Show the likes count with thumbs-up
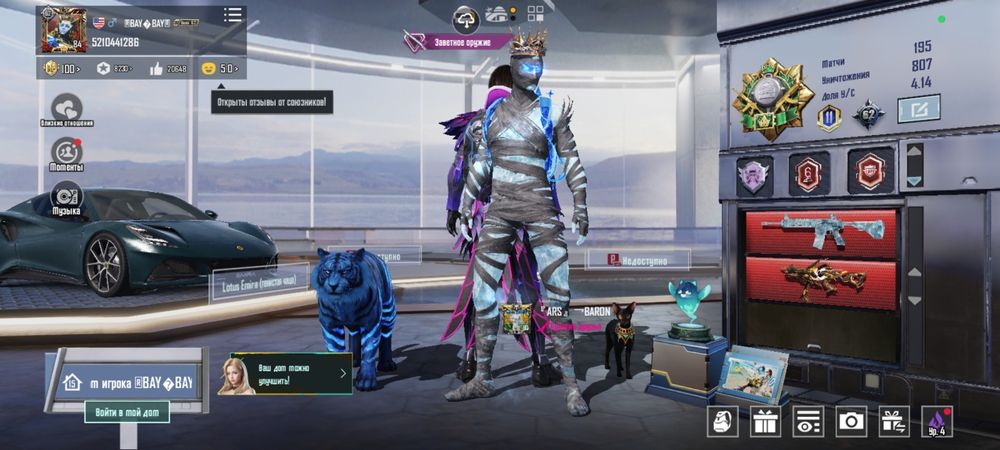This screenshot has width=1000, height=450. coord(169,68)
